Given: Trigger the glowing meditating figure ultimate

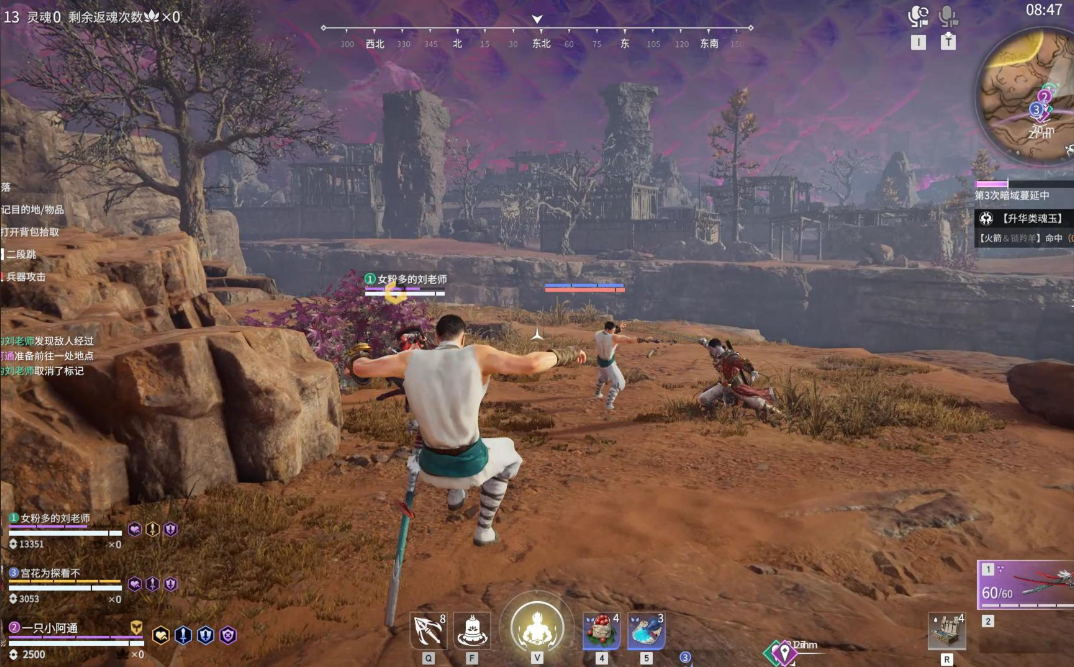Looking at the screenshot, I should (x=537, y=627).
